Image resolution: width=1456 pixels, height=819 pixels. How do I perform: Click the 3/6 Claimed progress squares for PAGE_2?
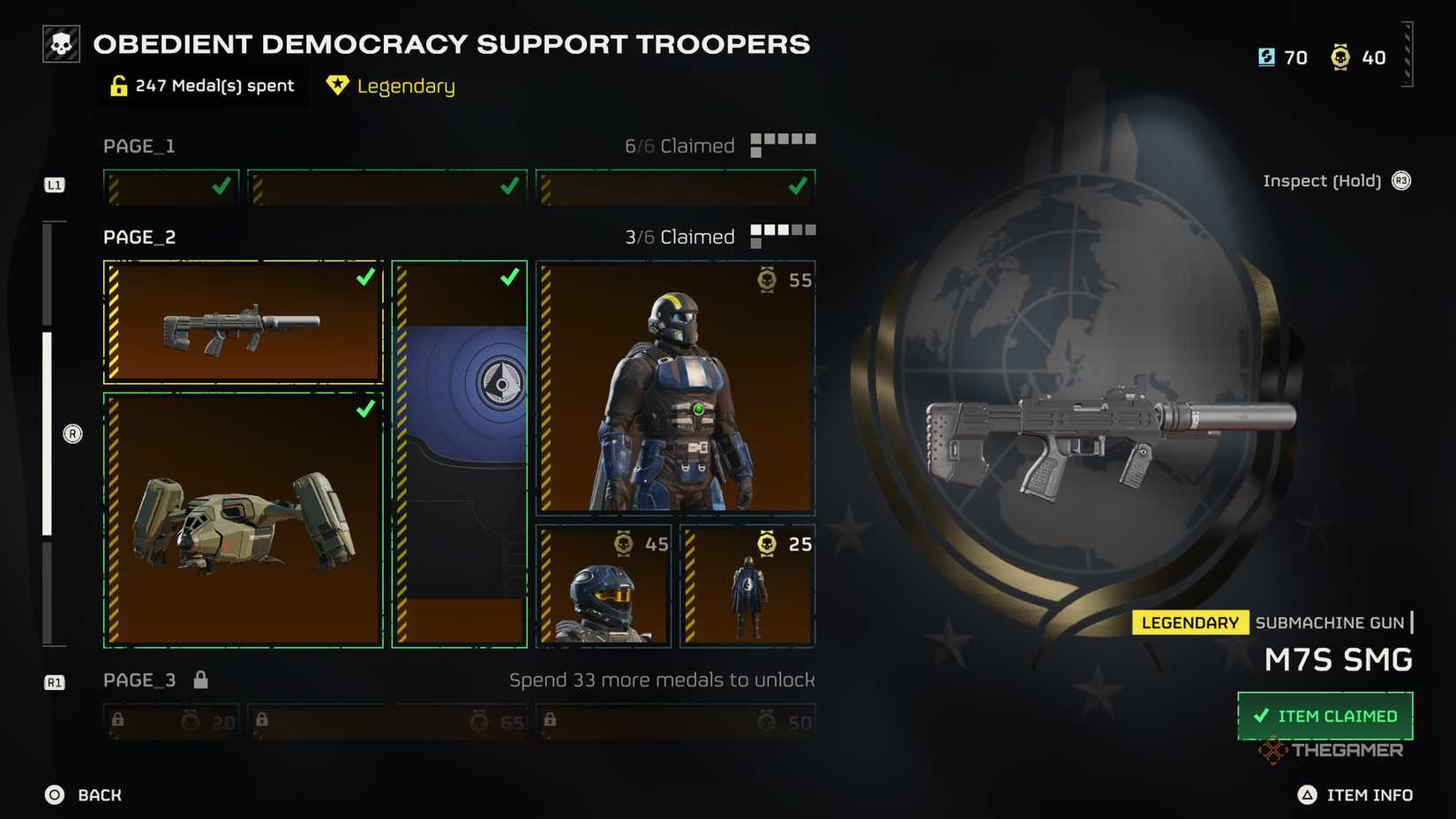click(x=784, y=231)
